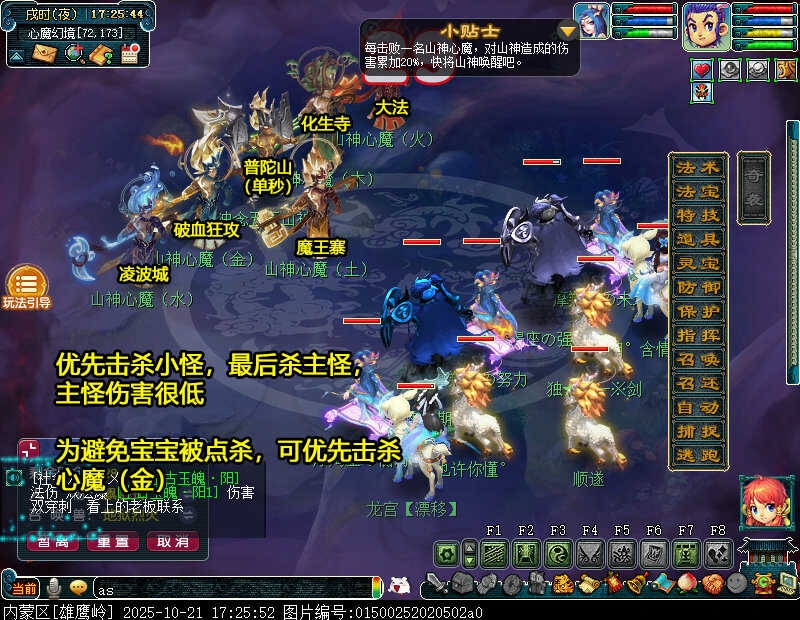This screenshot has width=800, height=620.
Task: Select the 保护 protect command
Action: pyautogui.click(x=697, y=311)
